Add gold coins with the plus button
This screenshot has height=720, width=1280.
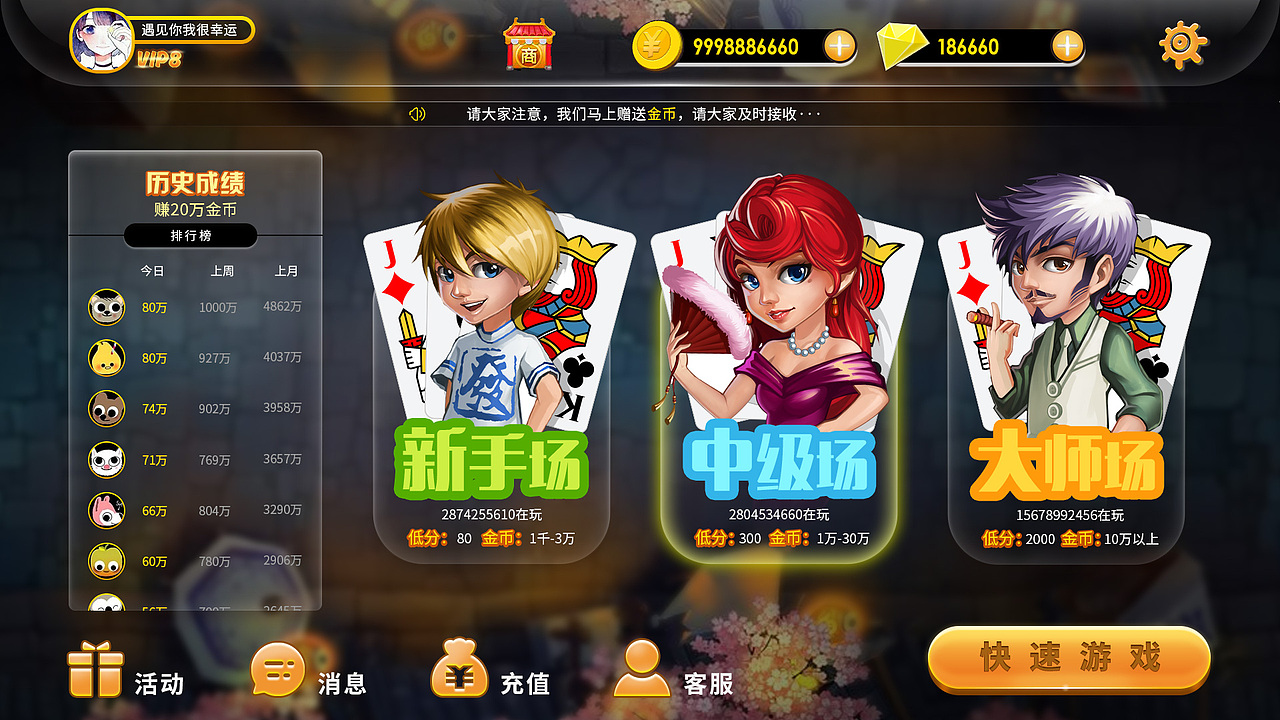tap(838, 45)
